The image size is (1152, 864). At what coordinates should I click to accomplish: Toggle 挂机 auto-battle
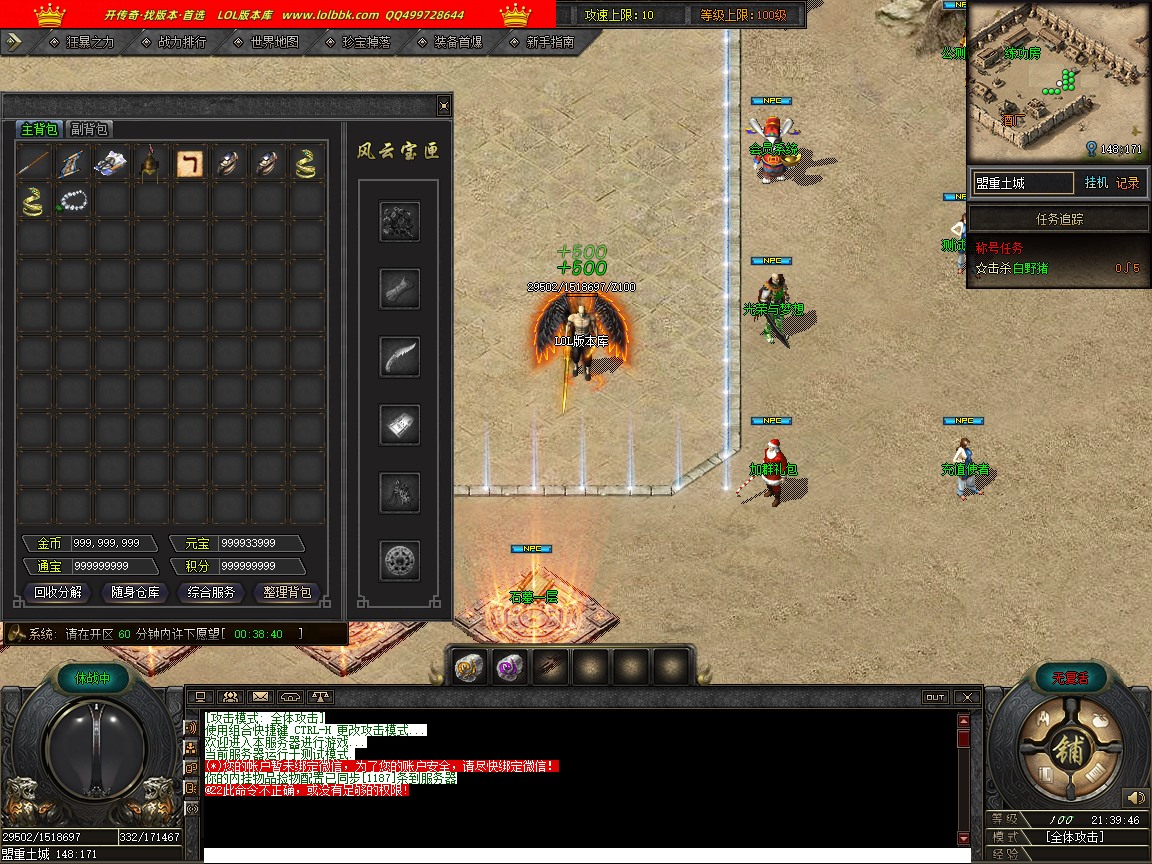pos(1097,183)
